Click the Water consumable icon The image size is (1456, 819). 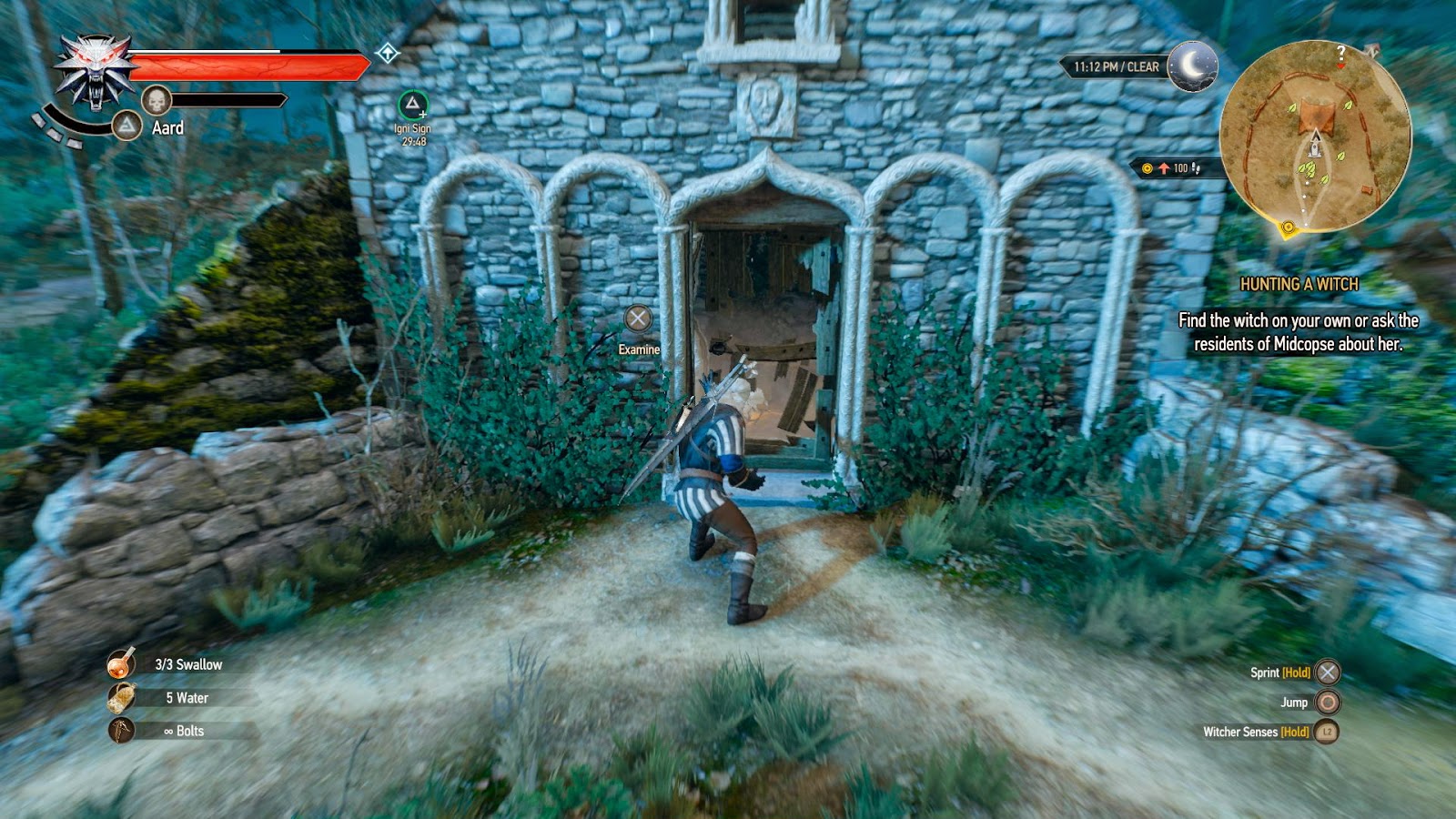click(x=121, y=699)
